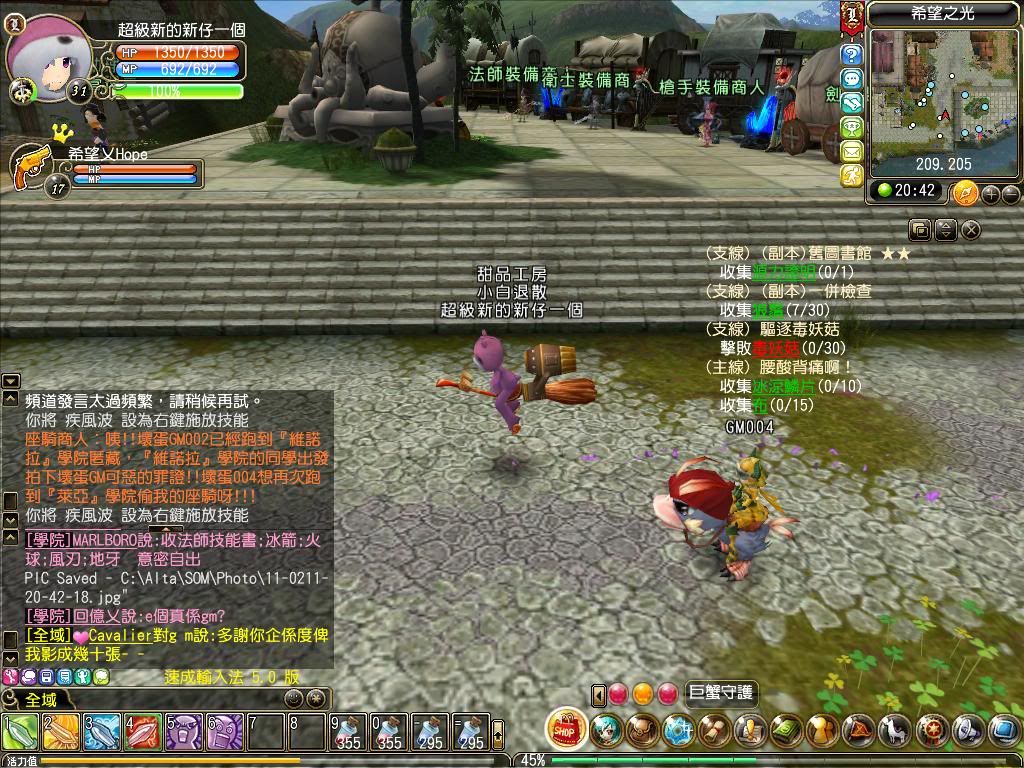Use hotbar slot 1 green slash skill
1024x768 pixels.
tap(19, 733)
